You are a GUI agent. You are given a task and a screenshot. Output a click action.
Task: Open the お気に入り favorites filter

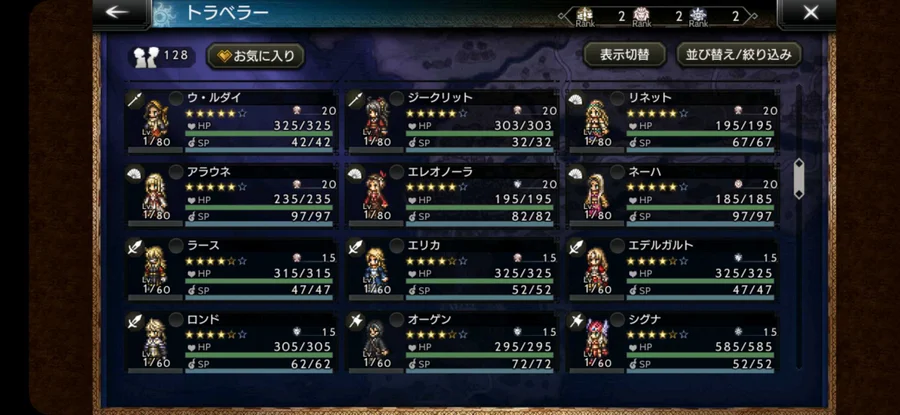click(255, 56)
